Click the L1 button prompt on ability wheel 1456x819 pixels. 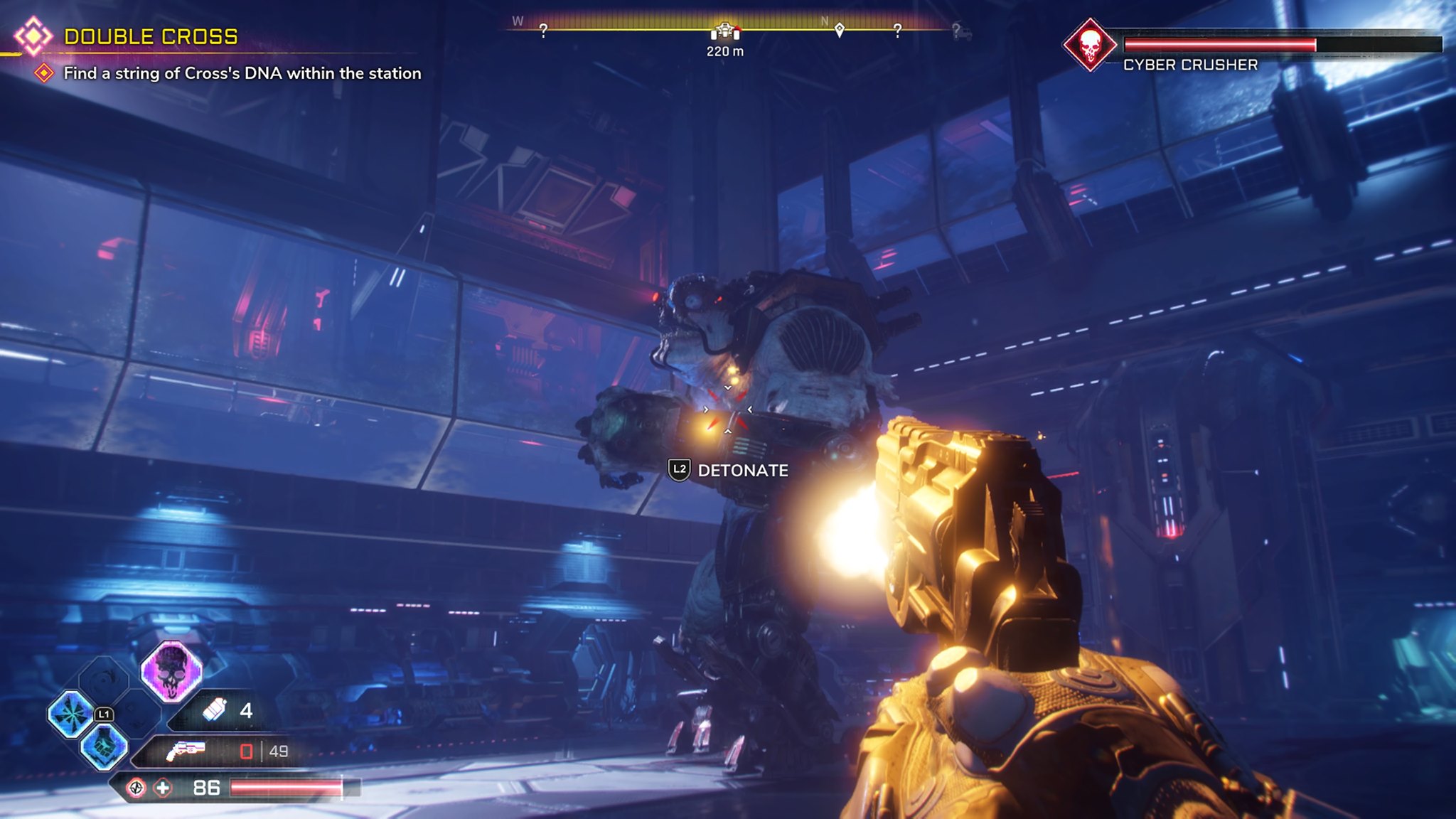click(105, 714)
